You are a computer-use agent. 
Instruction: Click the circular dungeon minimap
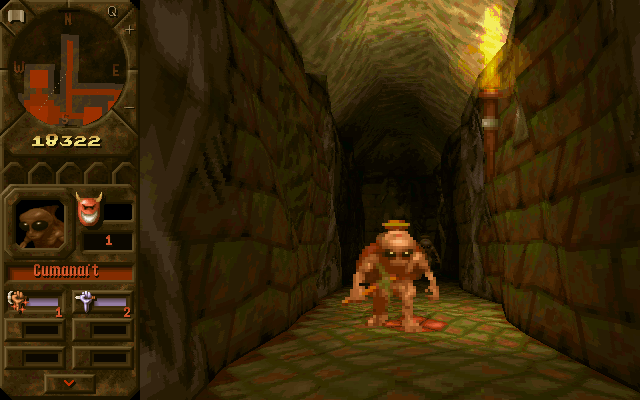coord(68,68)
